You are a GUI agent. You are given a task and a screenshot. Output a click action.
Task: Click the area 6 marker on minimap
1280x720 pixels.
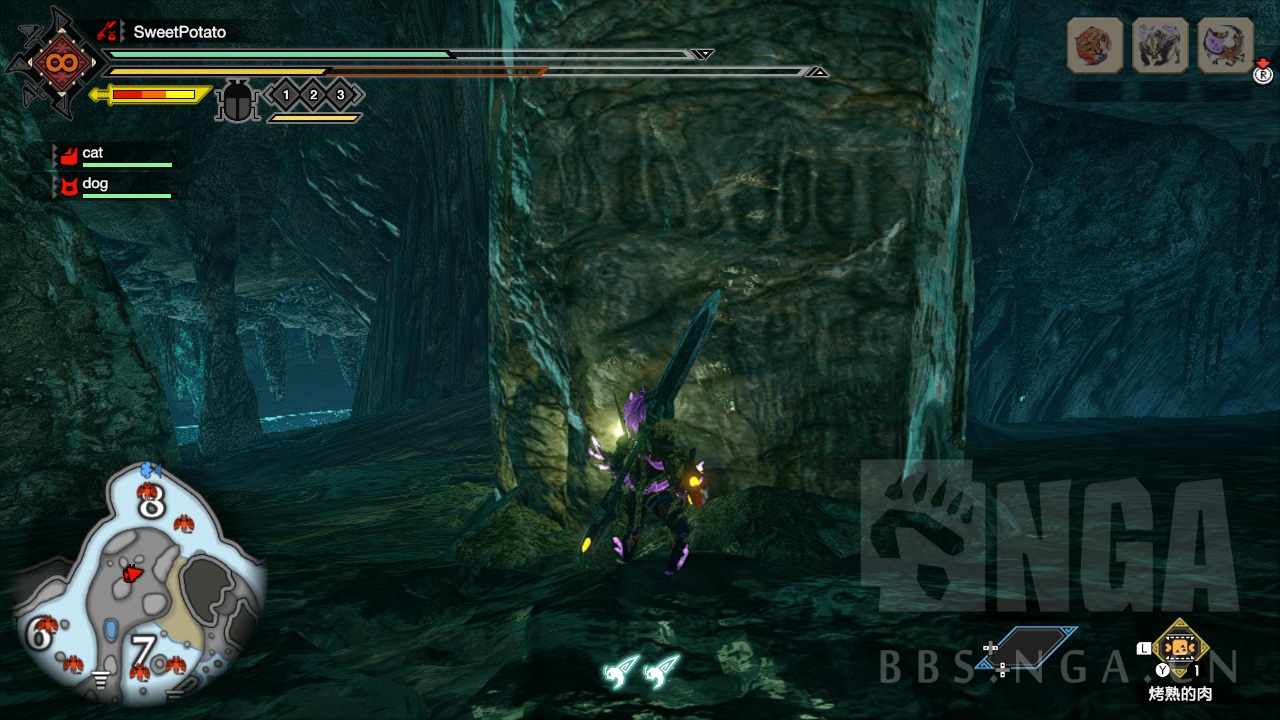(x=40, y=634)
